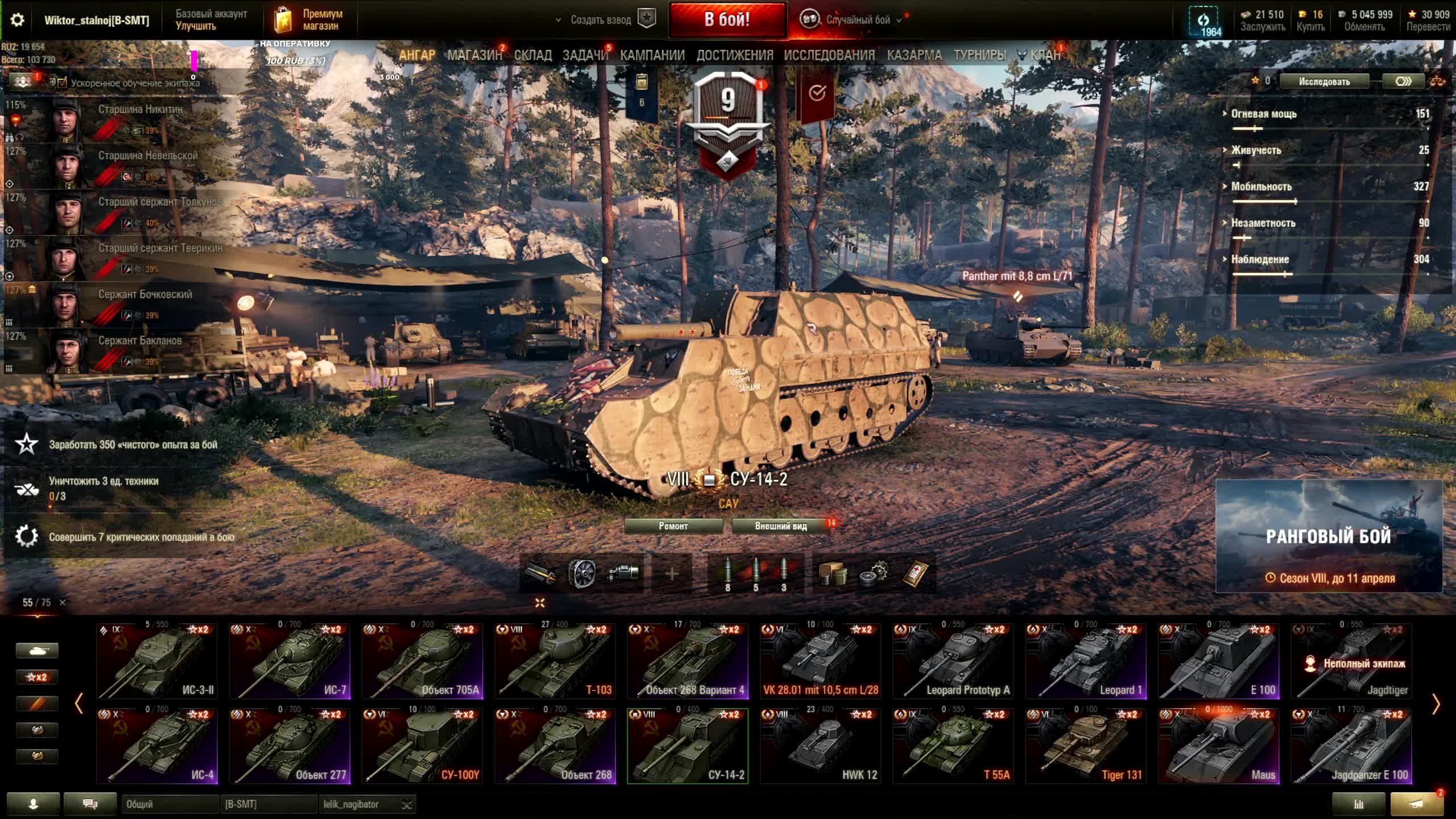
Task: Open Внешний вид customization
Action: pyautogui.click(x=781, y=526)
